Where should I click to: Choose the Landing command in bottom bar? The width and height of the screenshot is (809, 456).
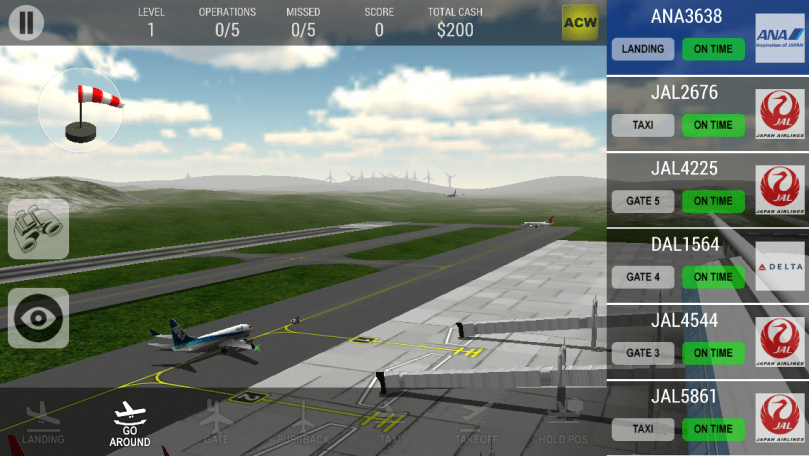tap(43, 424)
